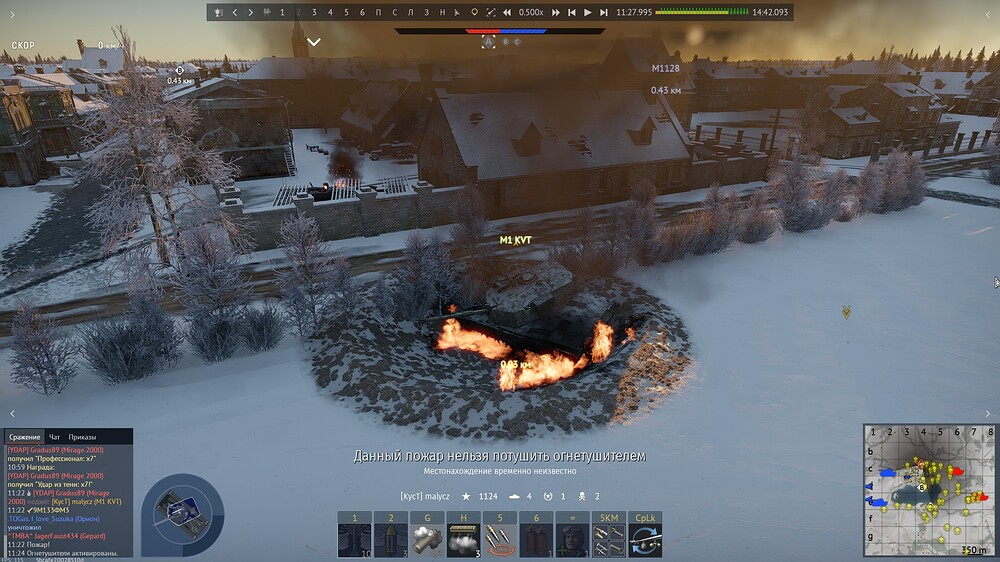This screenshot has height=562, width=1000.
Task: Switch to the Чат tab
Action: [x=55, y=437]
